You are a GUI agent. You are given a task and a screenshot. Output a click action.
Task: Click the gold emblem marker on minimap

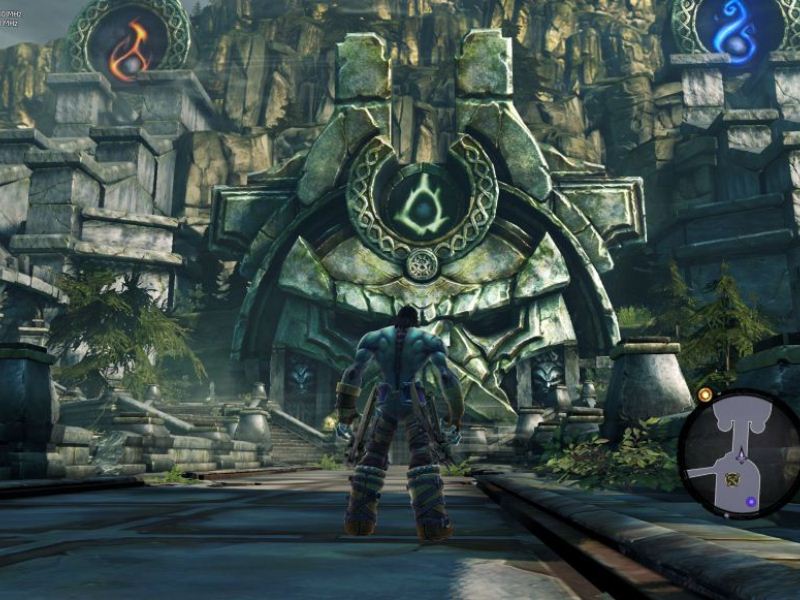732,479
